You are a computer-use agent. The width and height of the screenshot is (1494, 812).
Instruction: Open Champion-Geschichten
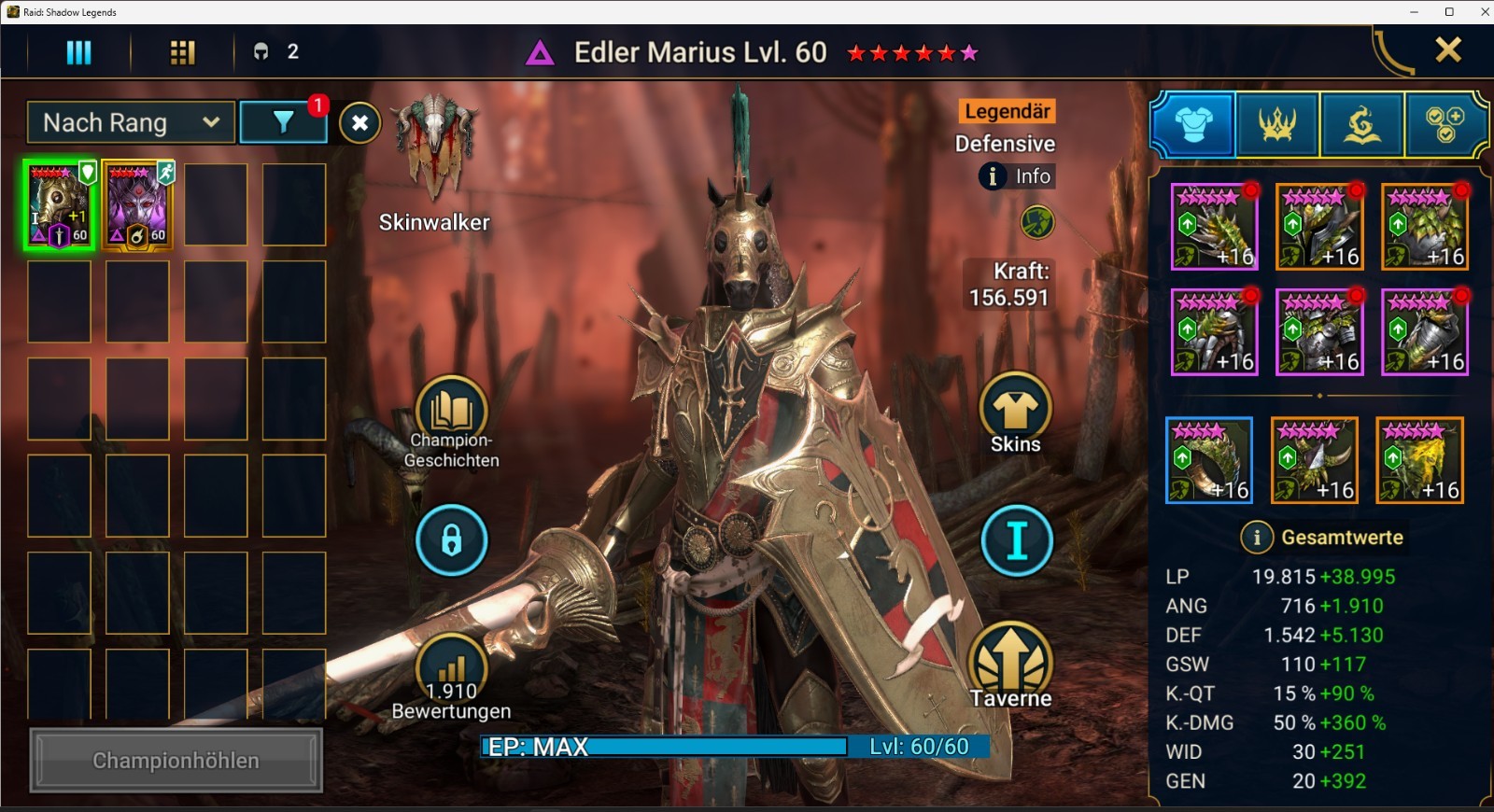pos(451,411)
